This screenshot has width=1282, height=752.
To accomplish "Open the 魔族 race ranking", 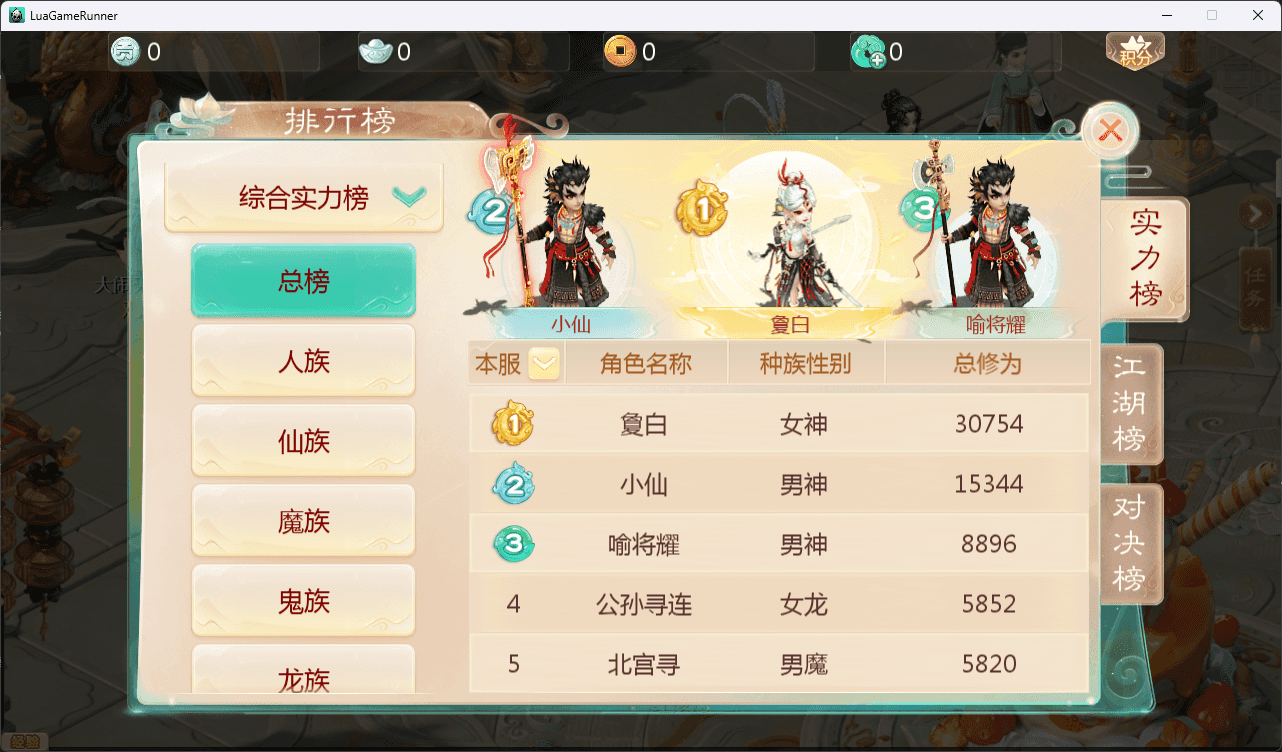I will [303, 520].
